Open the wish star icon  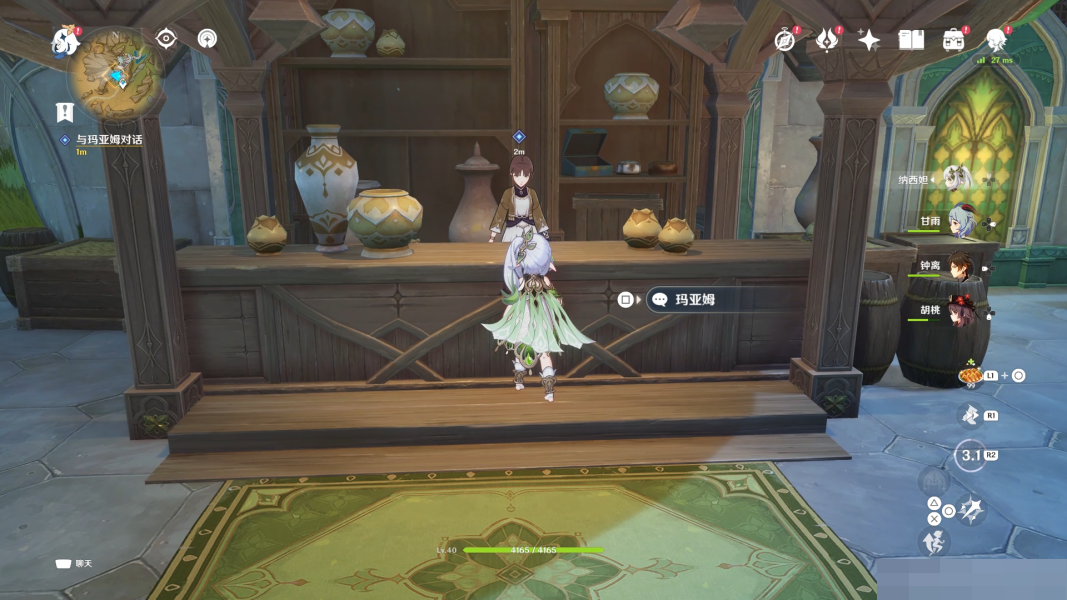coord(868,40)
